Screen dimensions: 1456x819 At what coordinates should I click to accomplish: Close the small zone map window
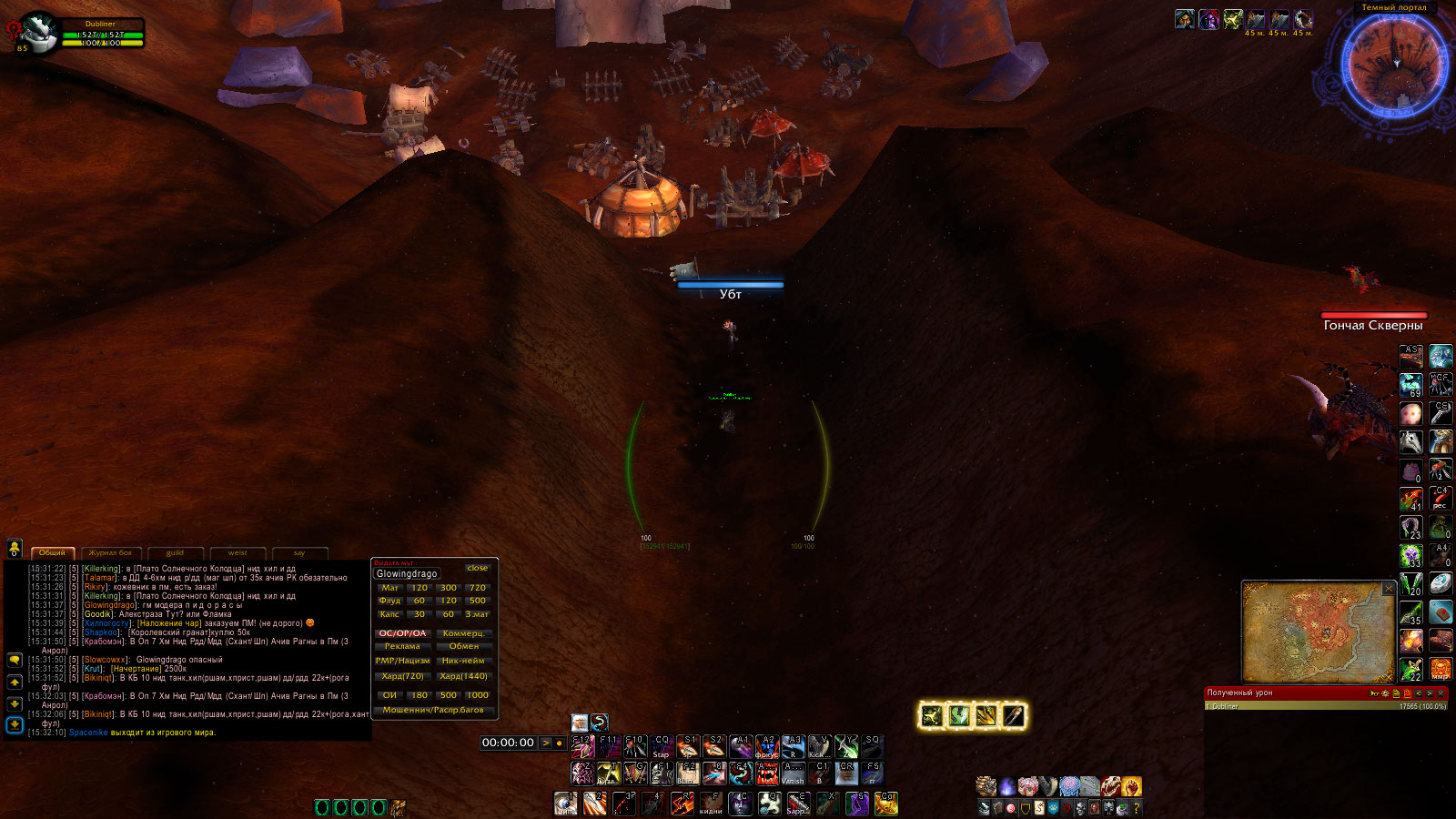[x=1389, y=589]
